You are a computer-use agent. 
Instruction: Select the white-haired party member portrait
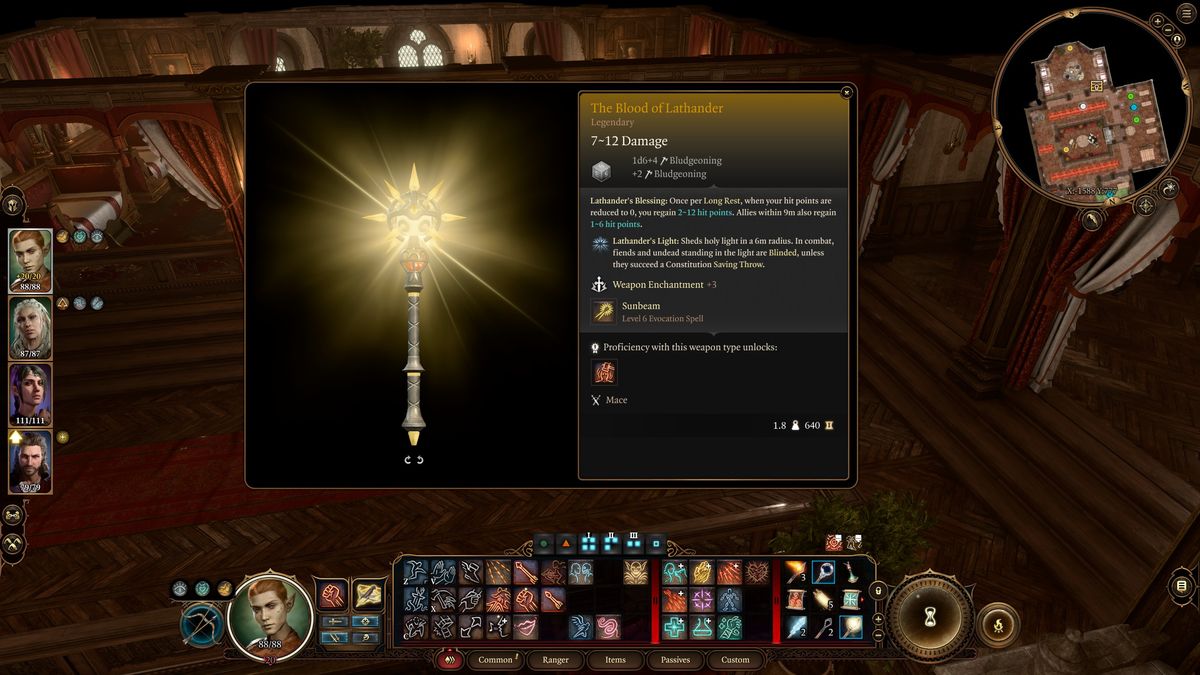point(30,326)
